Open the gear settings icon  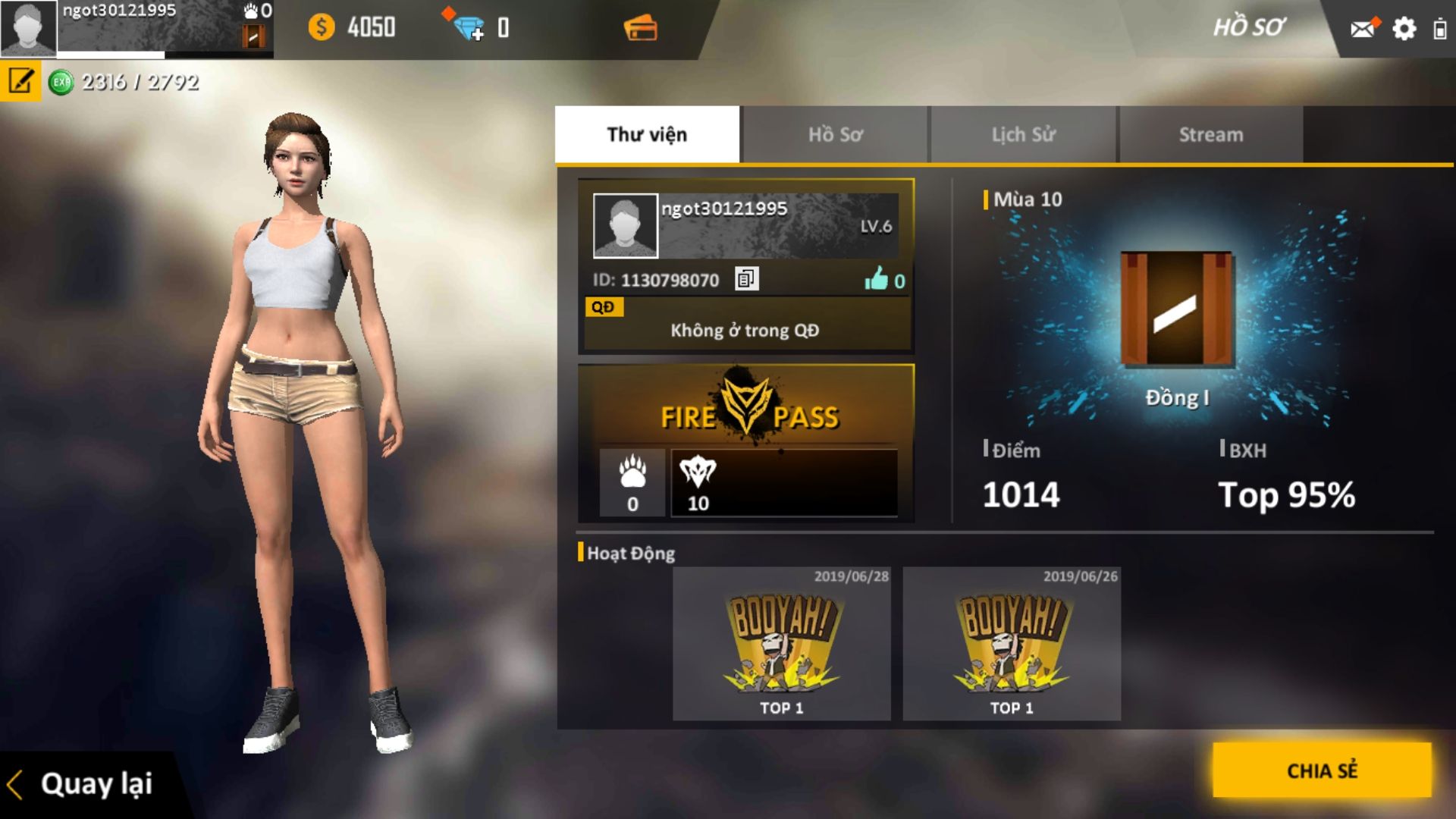(1404, 29)
